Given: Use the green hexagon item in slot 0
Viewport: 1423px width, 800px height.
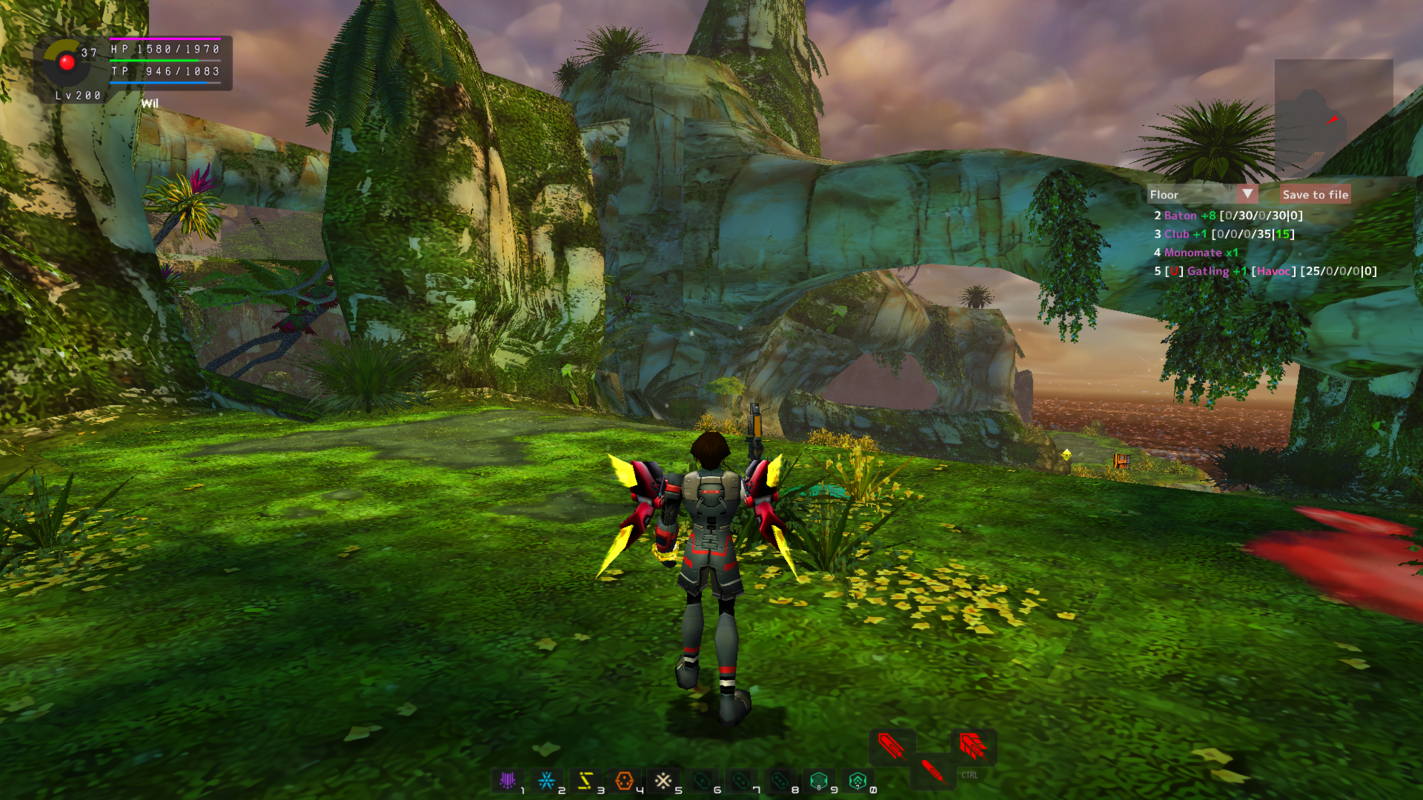Looking at the screenshot, I should (858, 780).
